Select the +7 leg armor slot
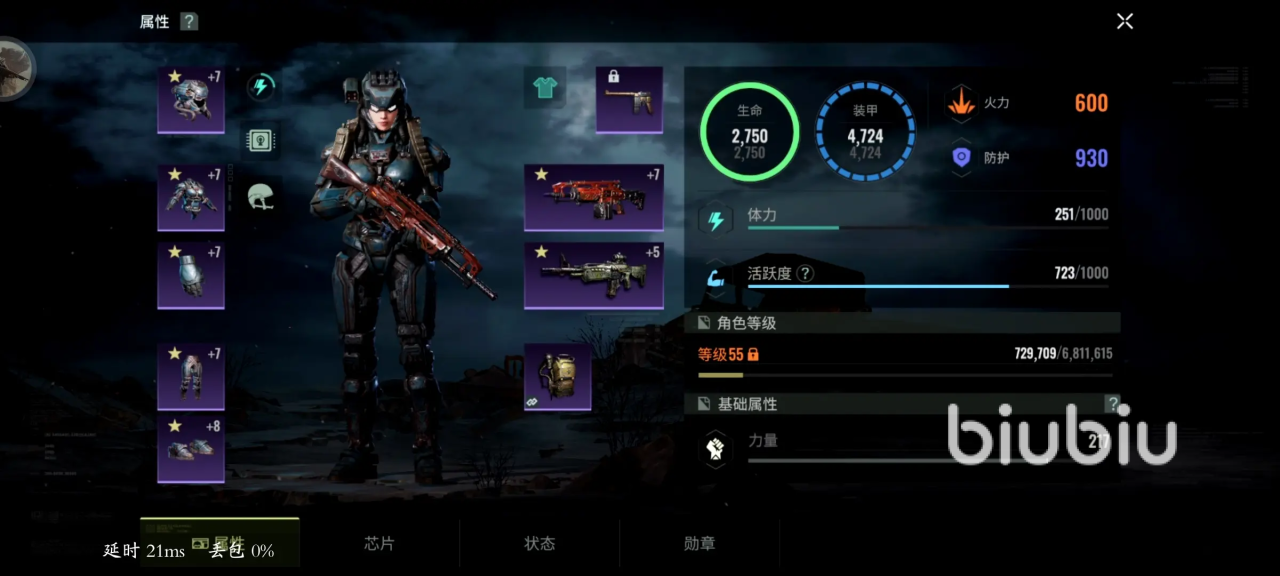The image size is (1280, 576). 191,376
